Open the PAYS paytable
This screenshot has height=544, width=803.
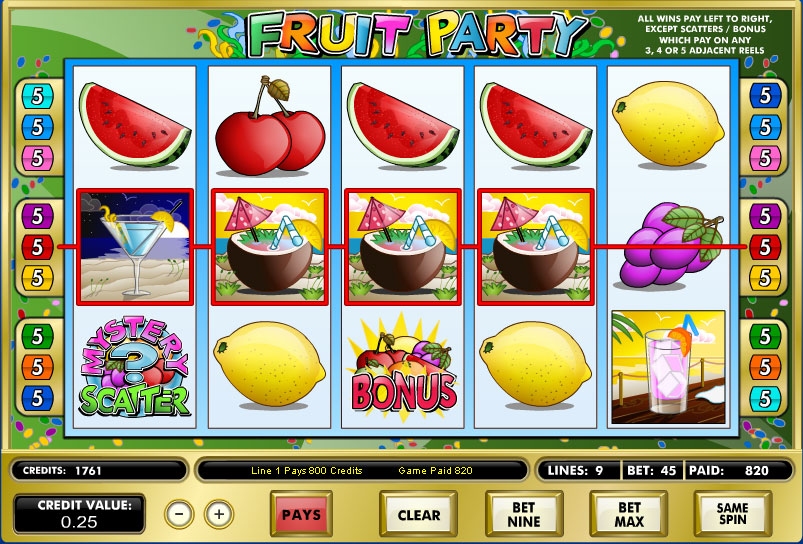tap(301, 515)
